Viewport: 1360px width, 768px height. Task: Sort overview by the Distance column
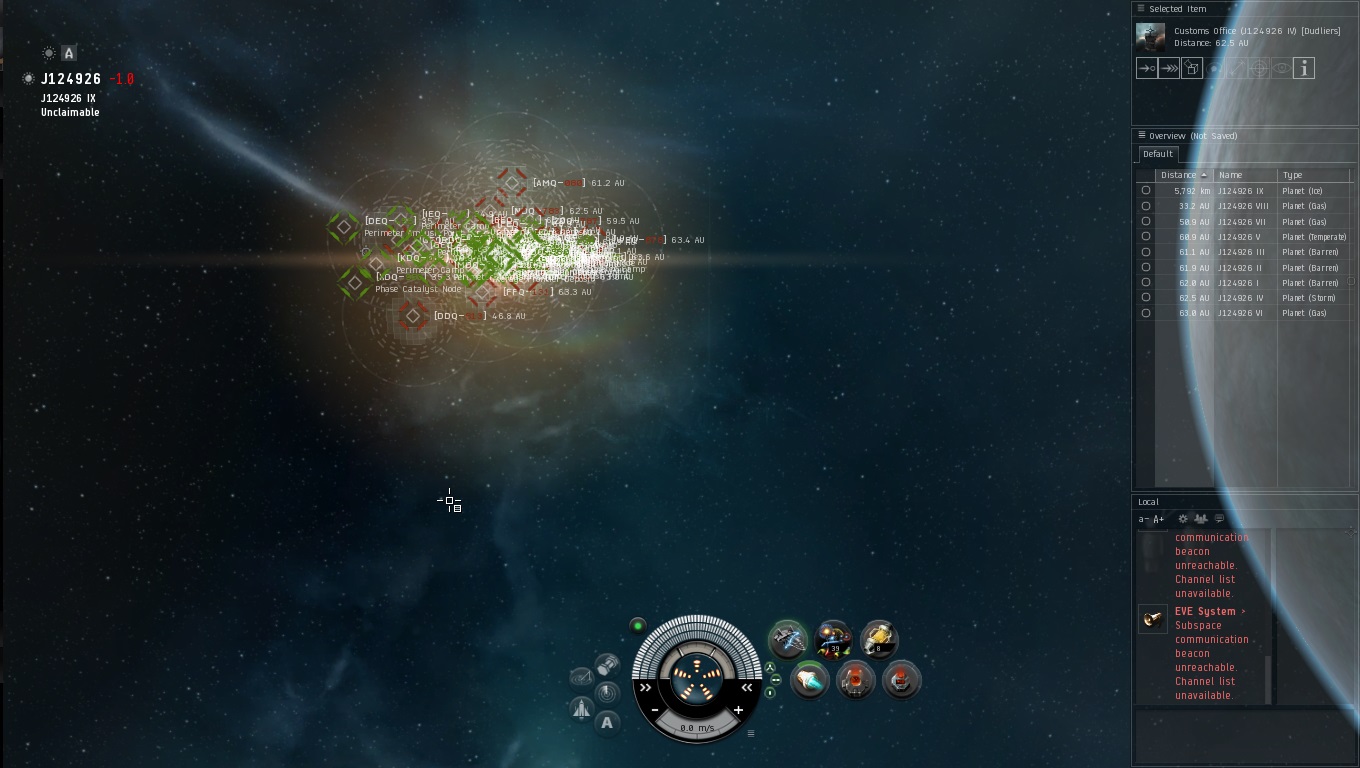(x=1180, y=175)
